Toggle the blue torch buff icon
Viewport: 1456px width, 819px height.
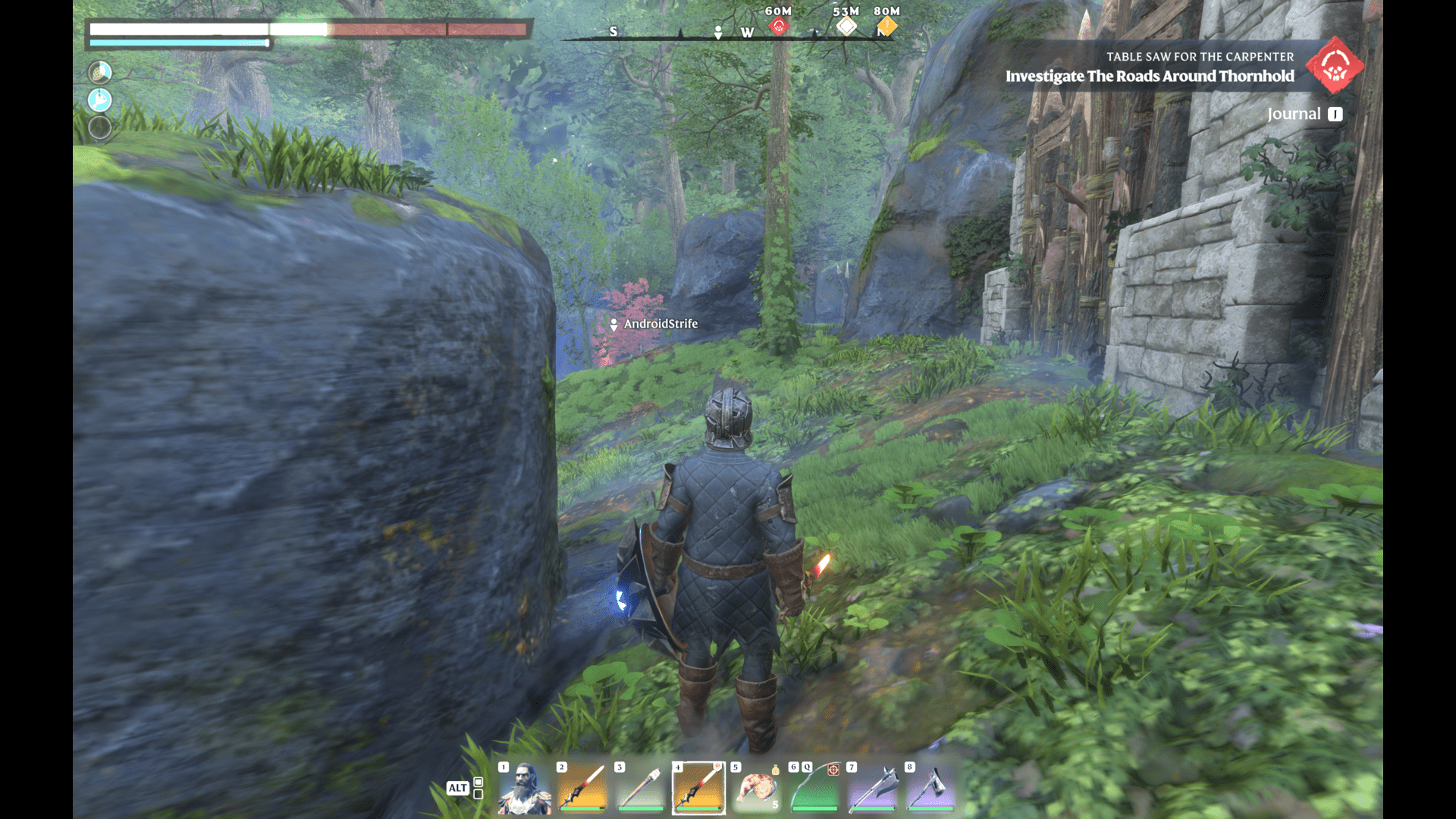[99, 99]
